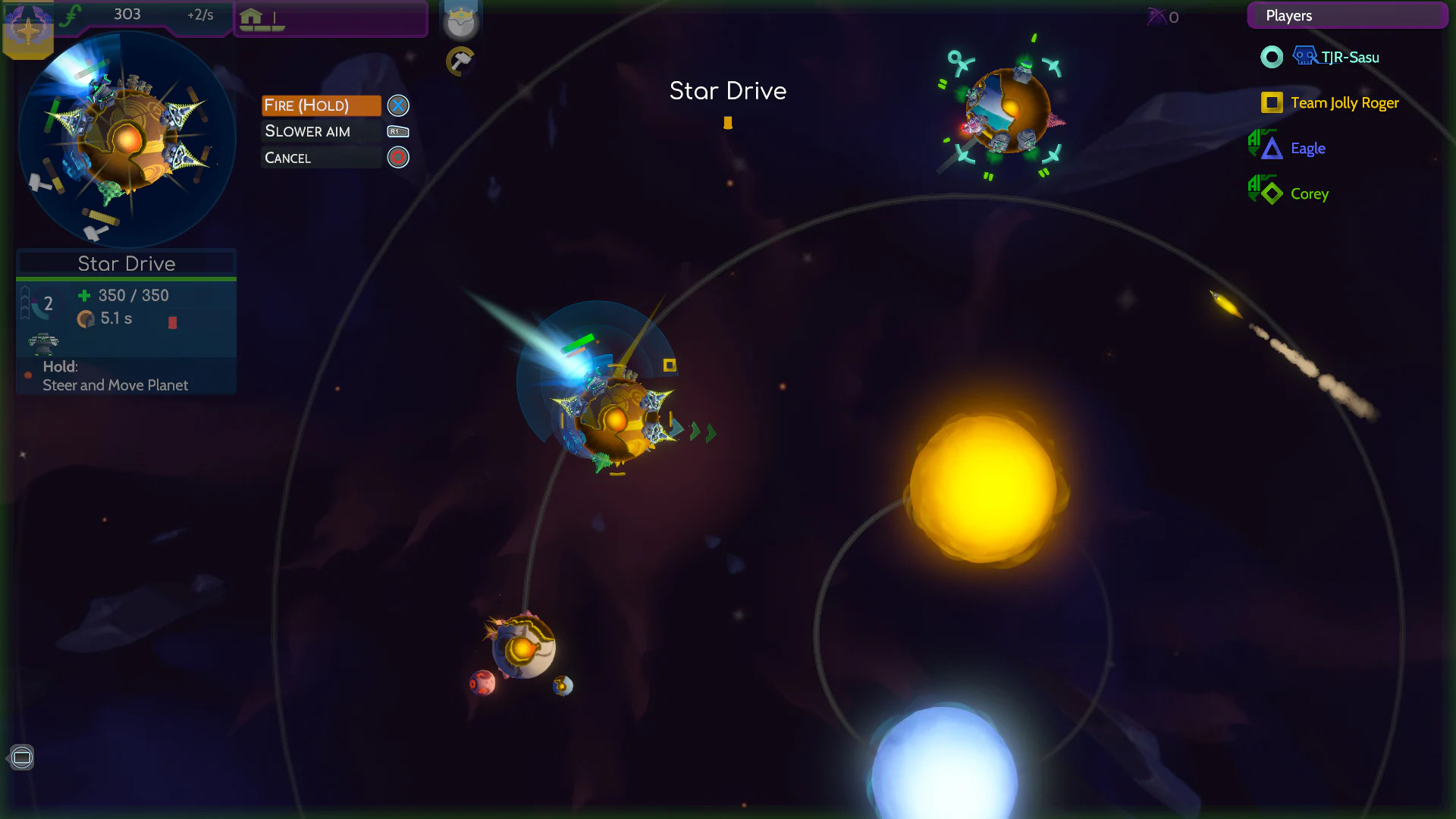Click the skull icon next to TJR-Sasu
The image size is (1456, 819).
point(1304,55)
